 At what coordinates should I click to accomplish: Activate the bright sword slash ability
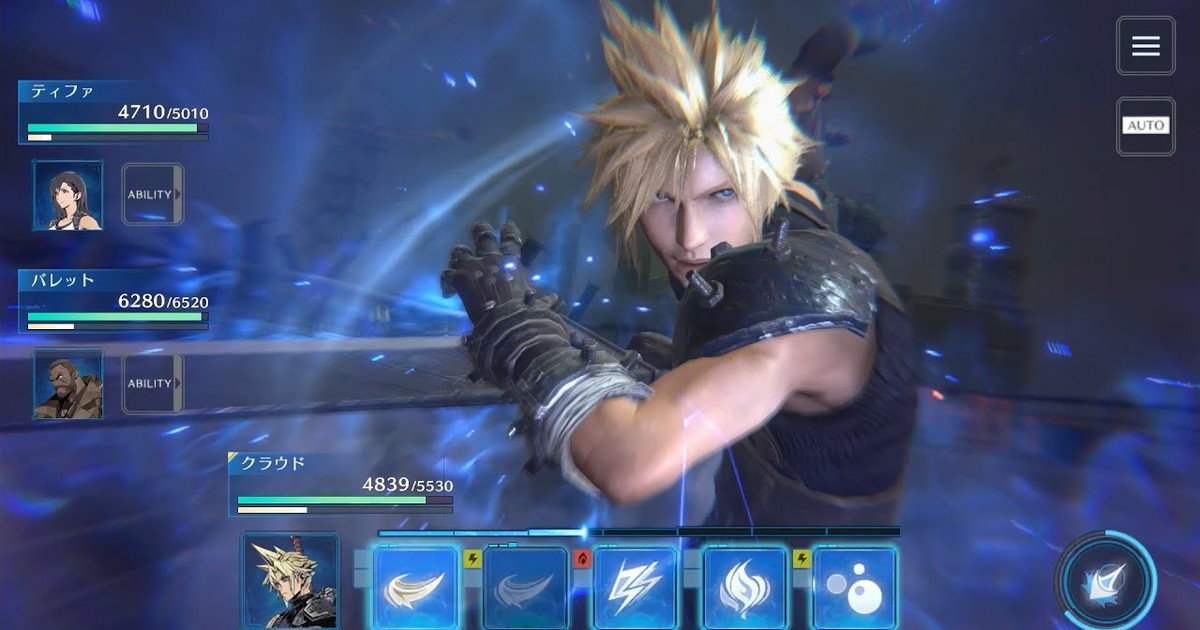[x=416, y=588]
